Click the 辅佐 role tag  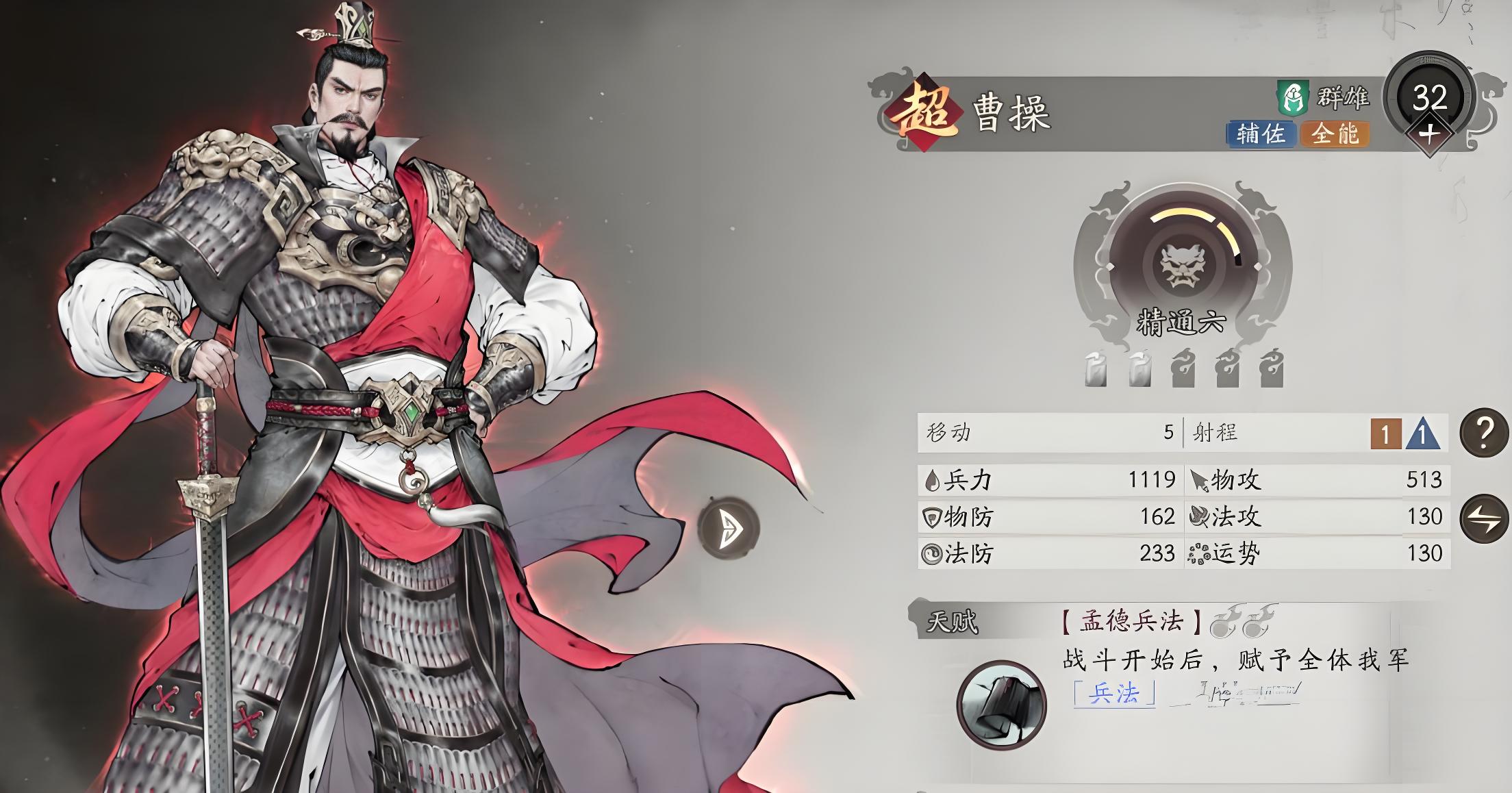[1260, 134]
